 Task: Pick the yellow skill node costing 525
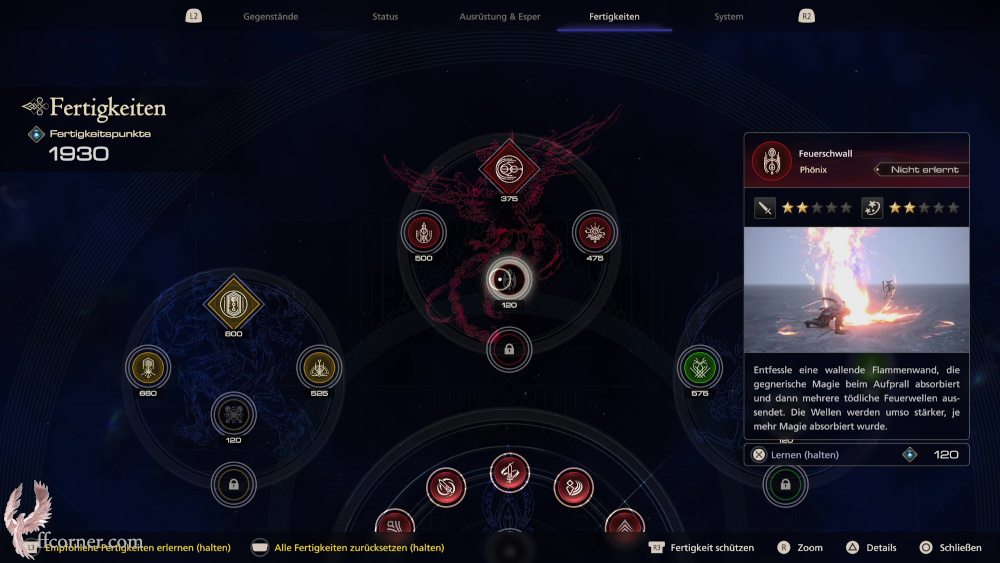[x=319, y=368]
